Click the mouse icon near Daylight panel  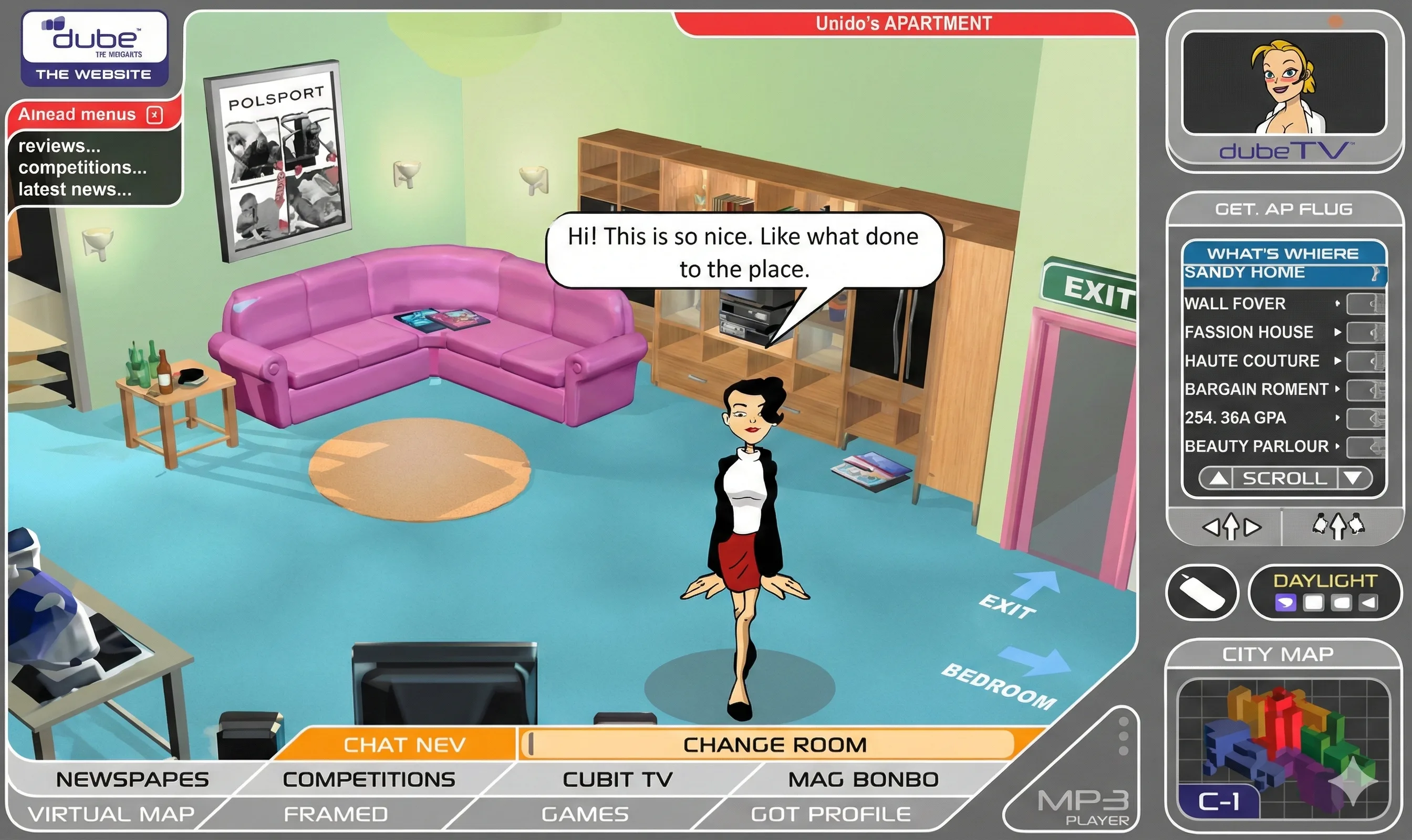[1201, 592]
